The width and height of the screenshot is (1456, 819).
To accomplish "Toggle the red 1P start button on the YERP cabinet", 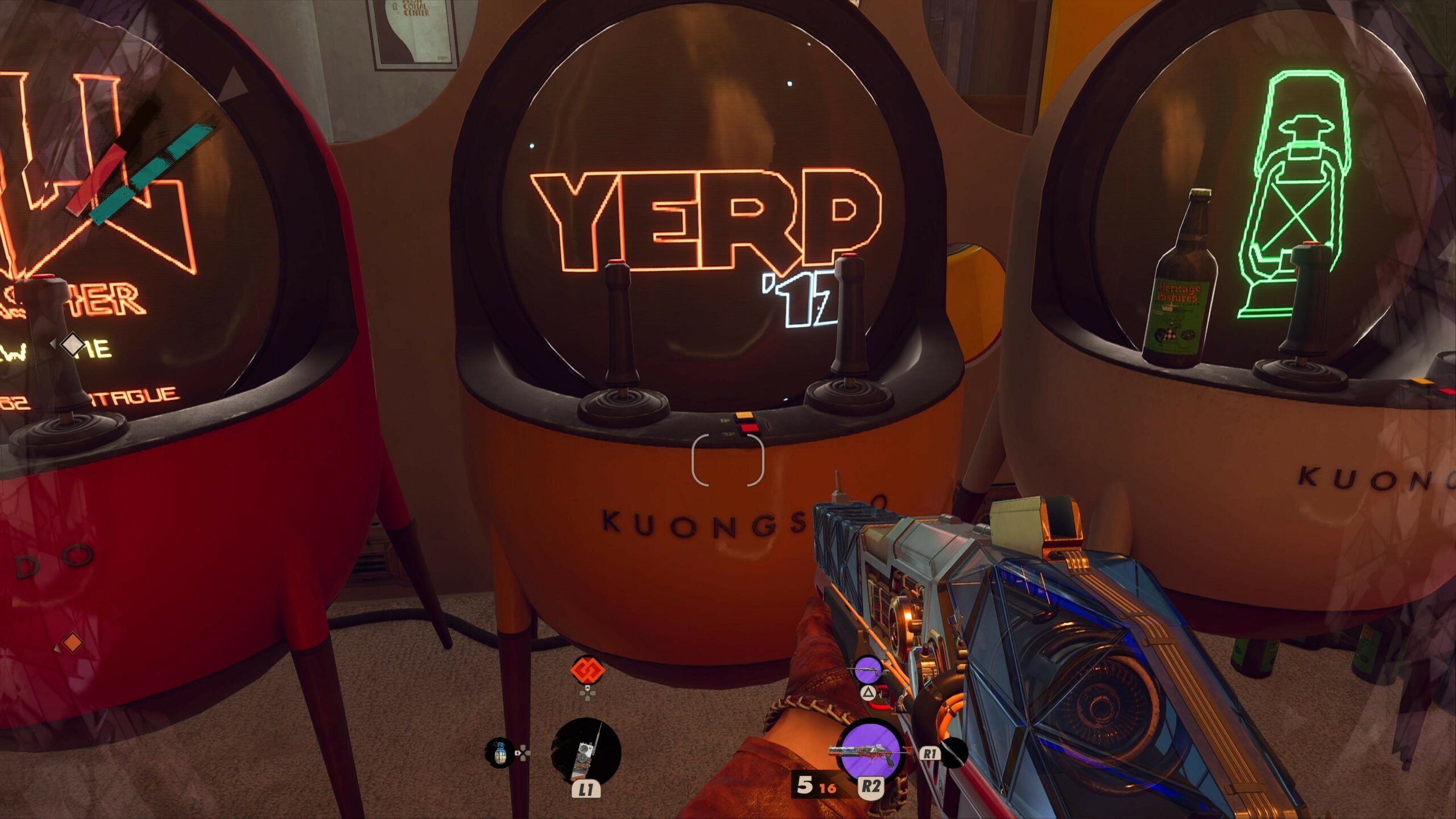I will 744,415.
